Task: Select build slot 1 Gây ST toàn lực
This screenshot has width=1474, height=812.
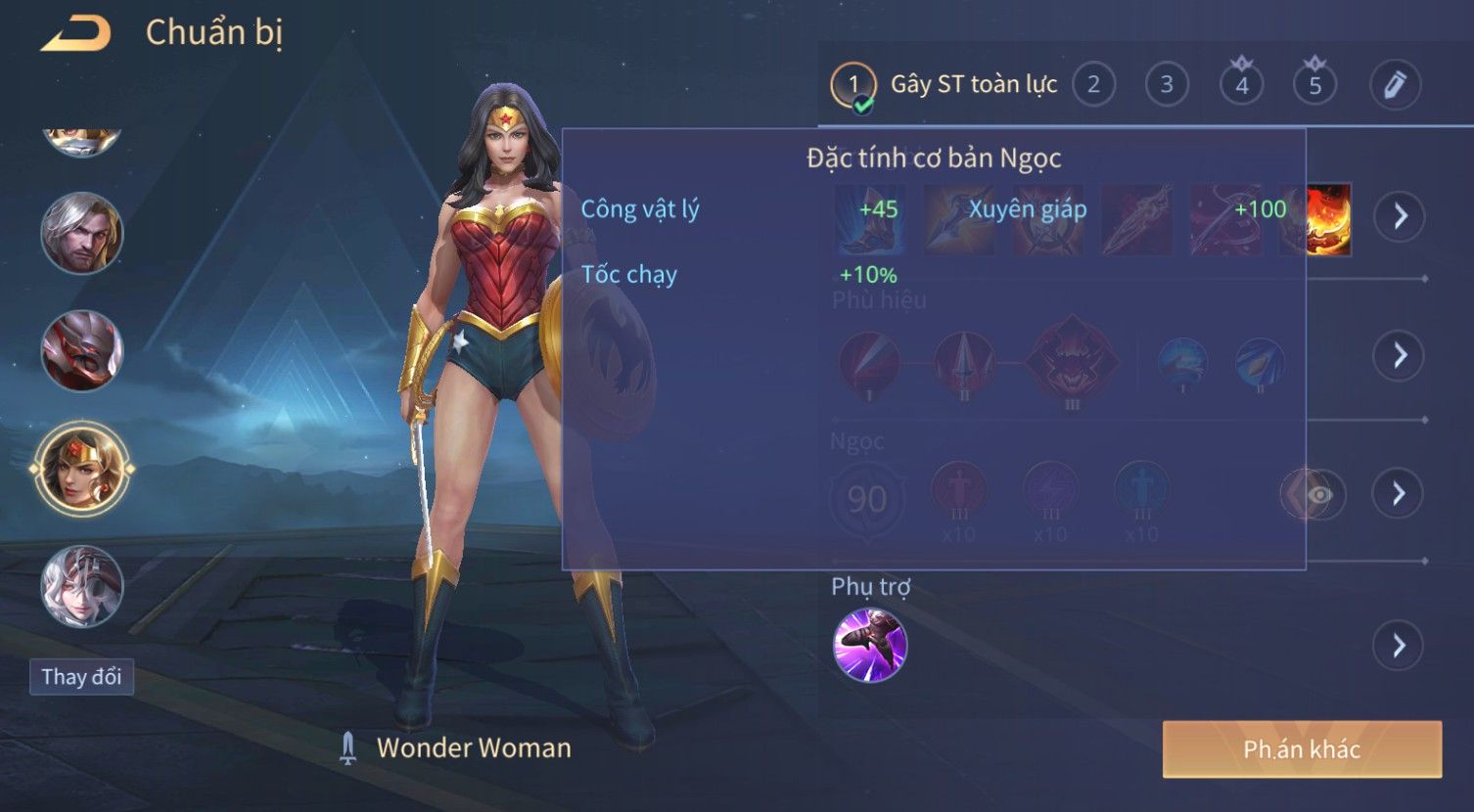Action: click(852, 85)
